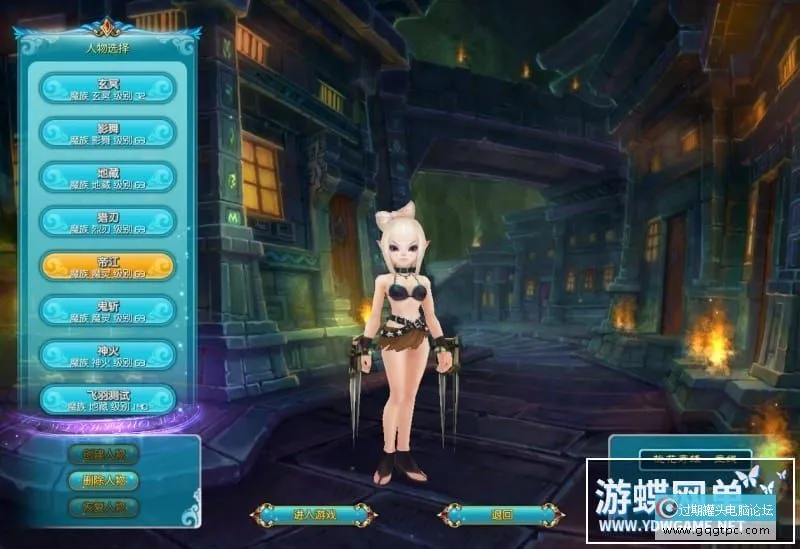The width and height of the screenshot is (800, 549).
Task: Switch to the 鬼斩 character
Action: [107, 309]
